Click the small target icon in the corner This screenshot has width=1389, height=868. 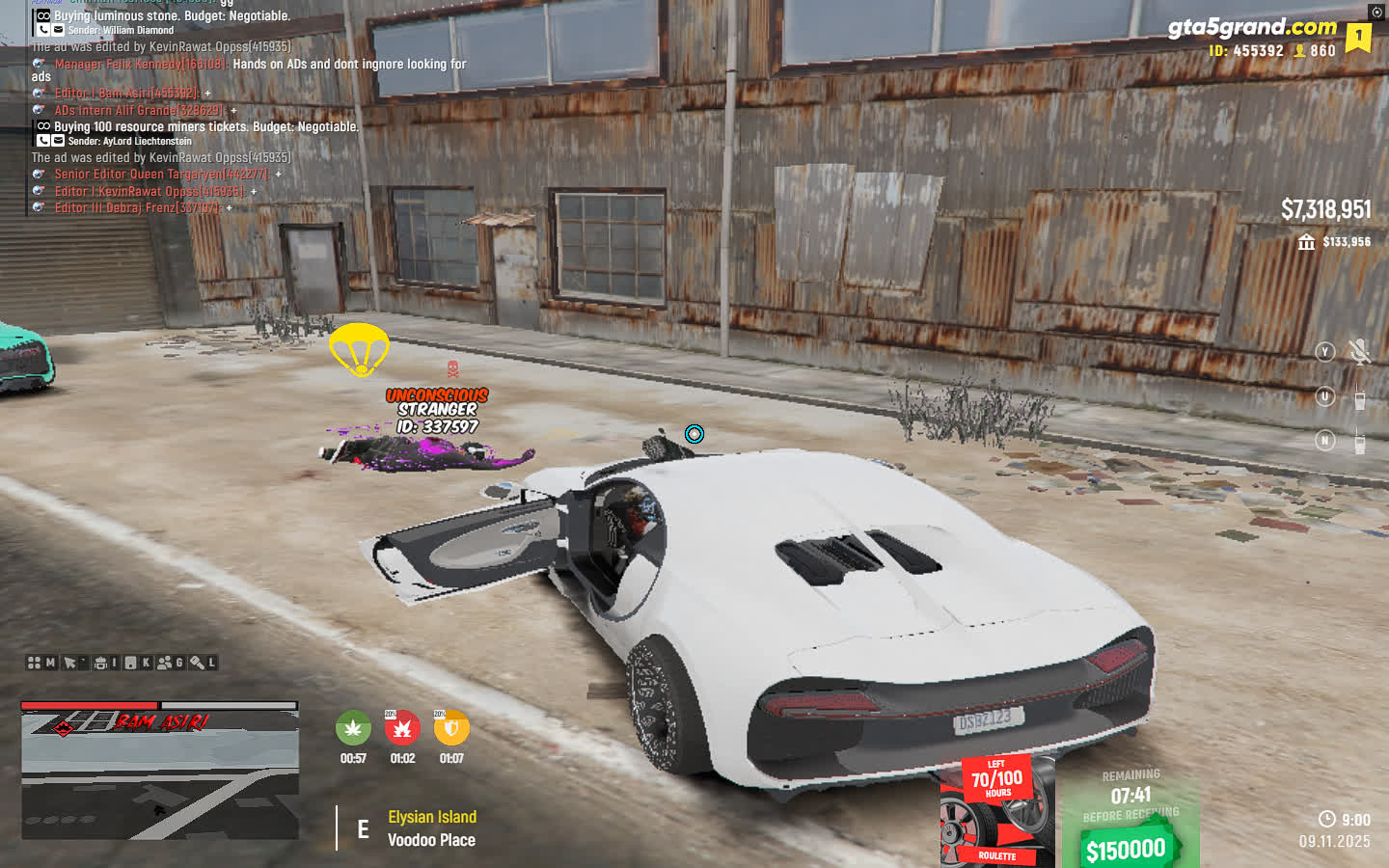click(x=1376, y=12)
